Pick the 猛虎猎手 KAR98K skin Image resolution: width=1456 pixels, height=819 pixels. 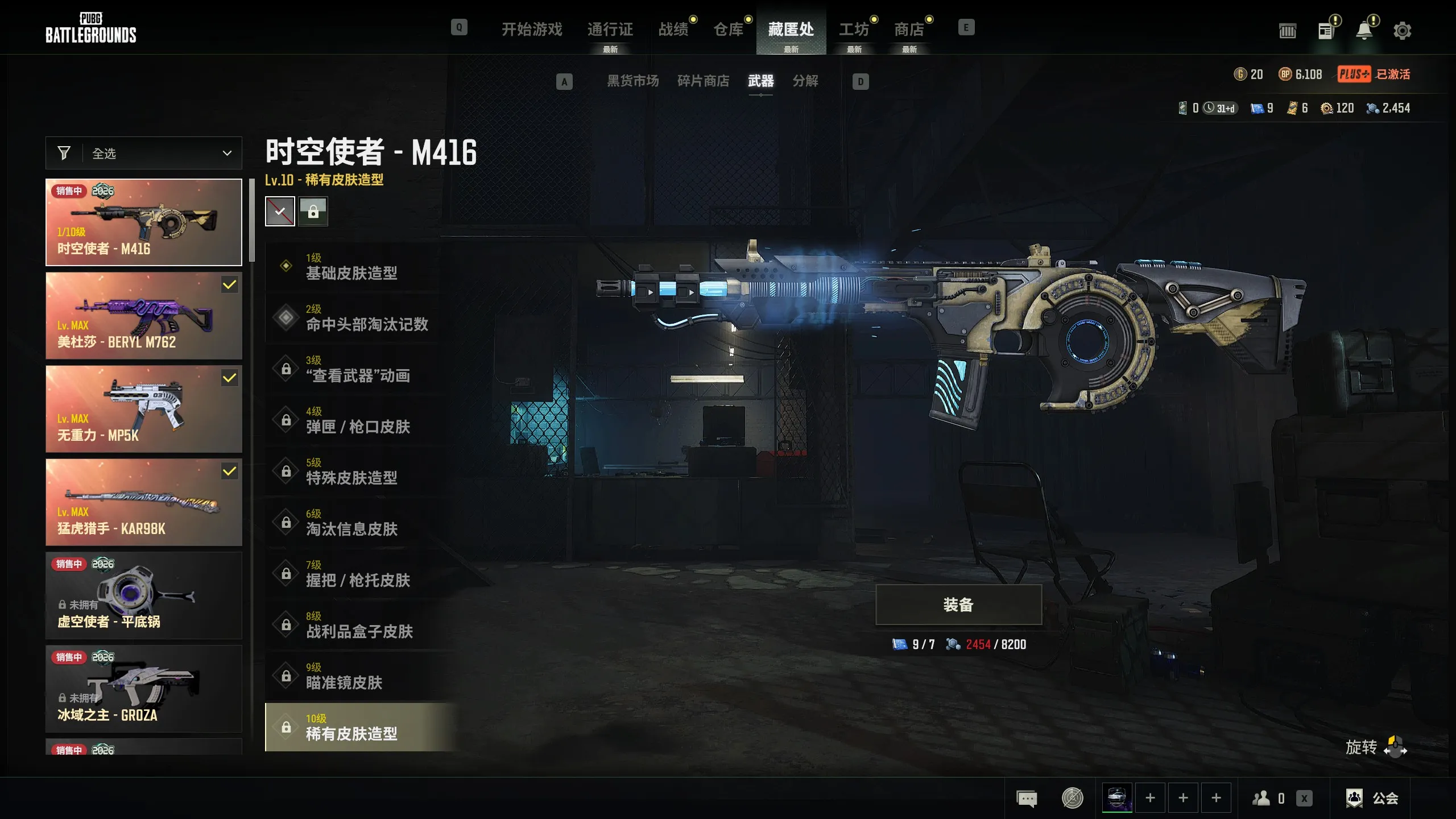[144, 502]
